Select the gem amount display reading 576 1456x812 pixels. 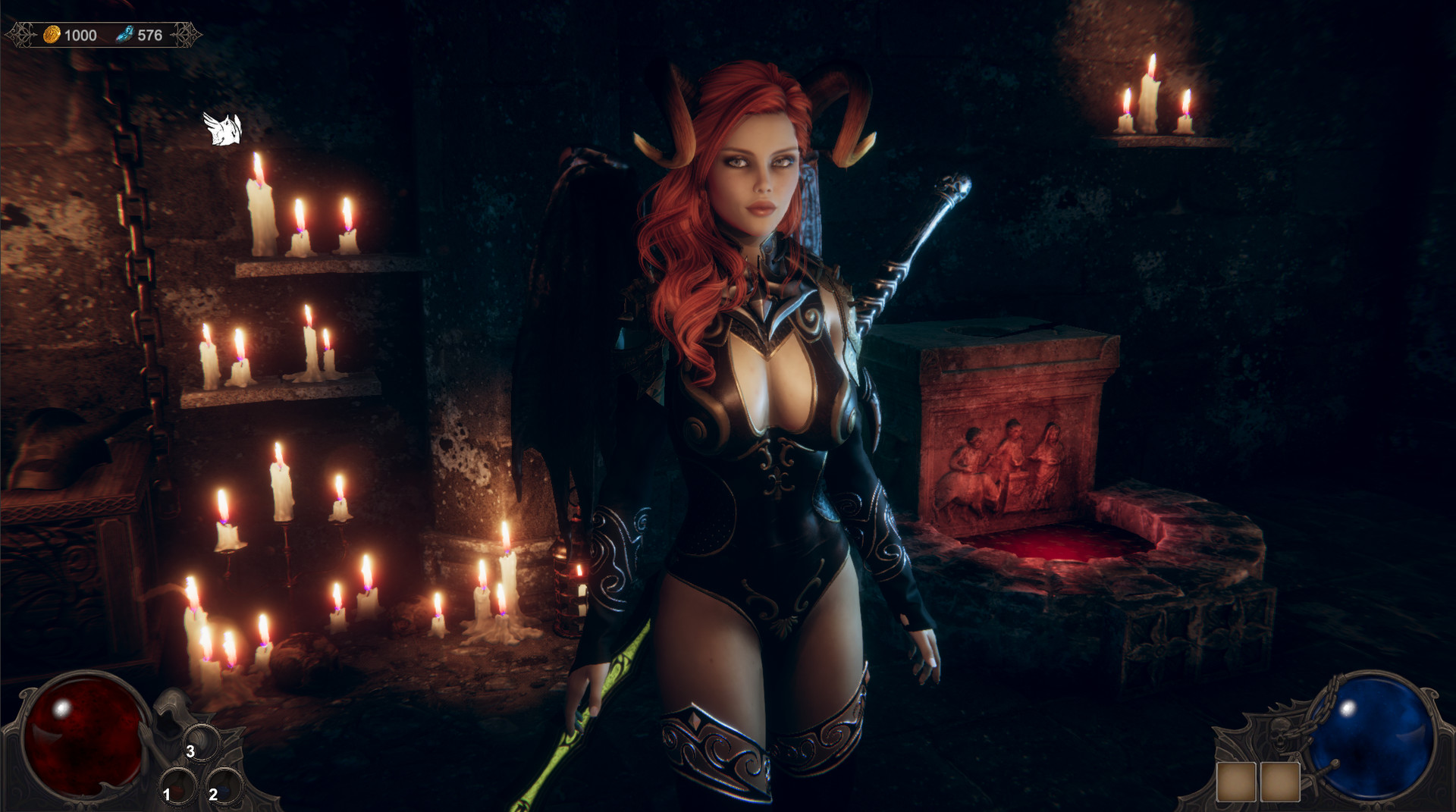pos(150,33)
